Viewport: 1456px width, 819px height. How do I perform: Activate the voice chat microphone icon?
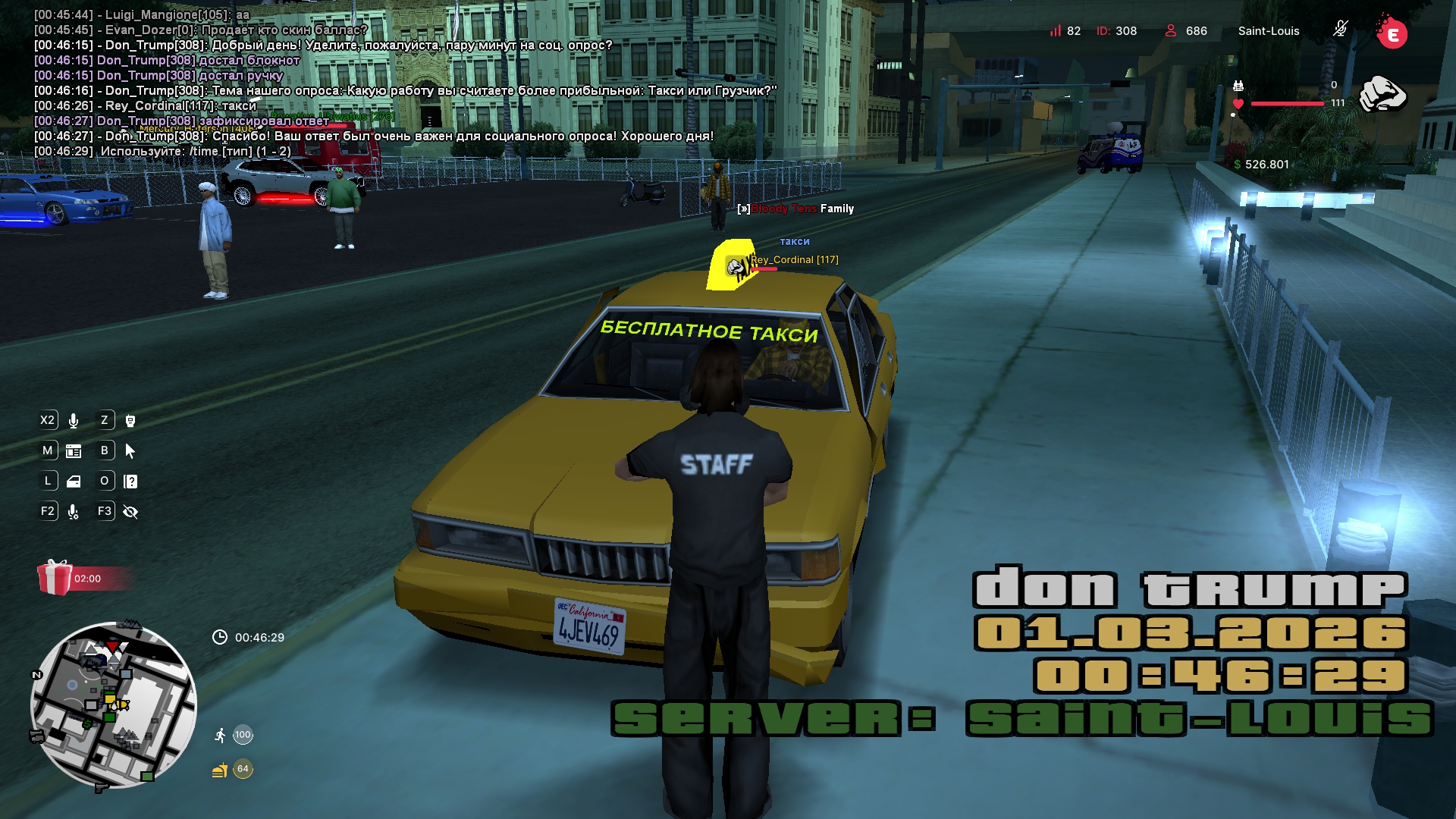pyautogui.click(x=74, y=421)
